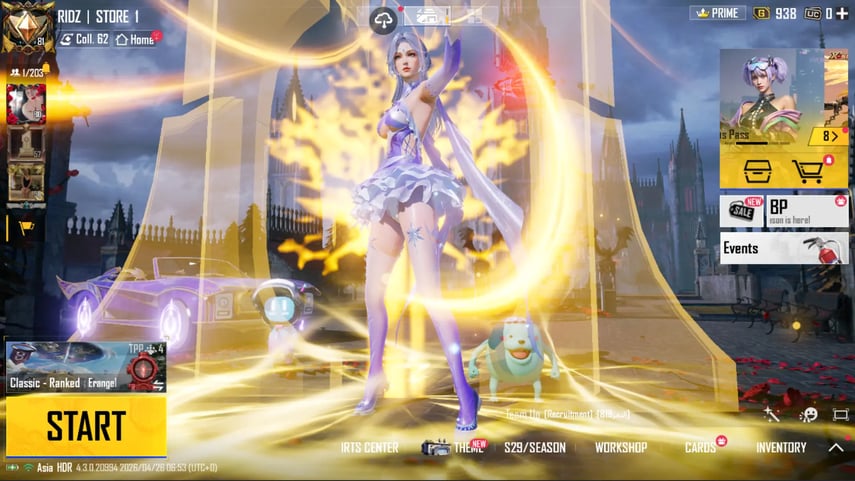Image resolution: width=855 pixels, height=481 pixels.
Task: Add UC with the plus button
Action: (843, 13)
